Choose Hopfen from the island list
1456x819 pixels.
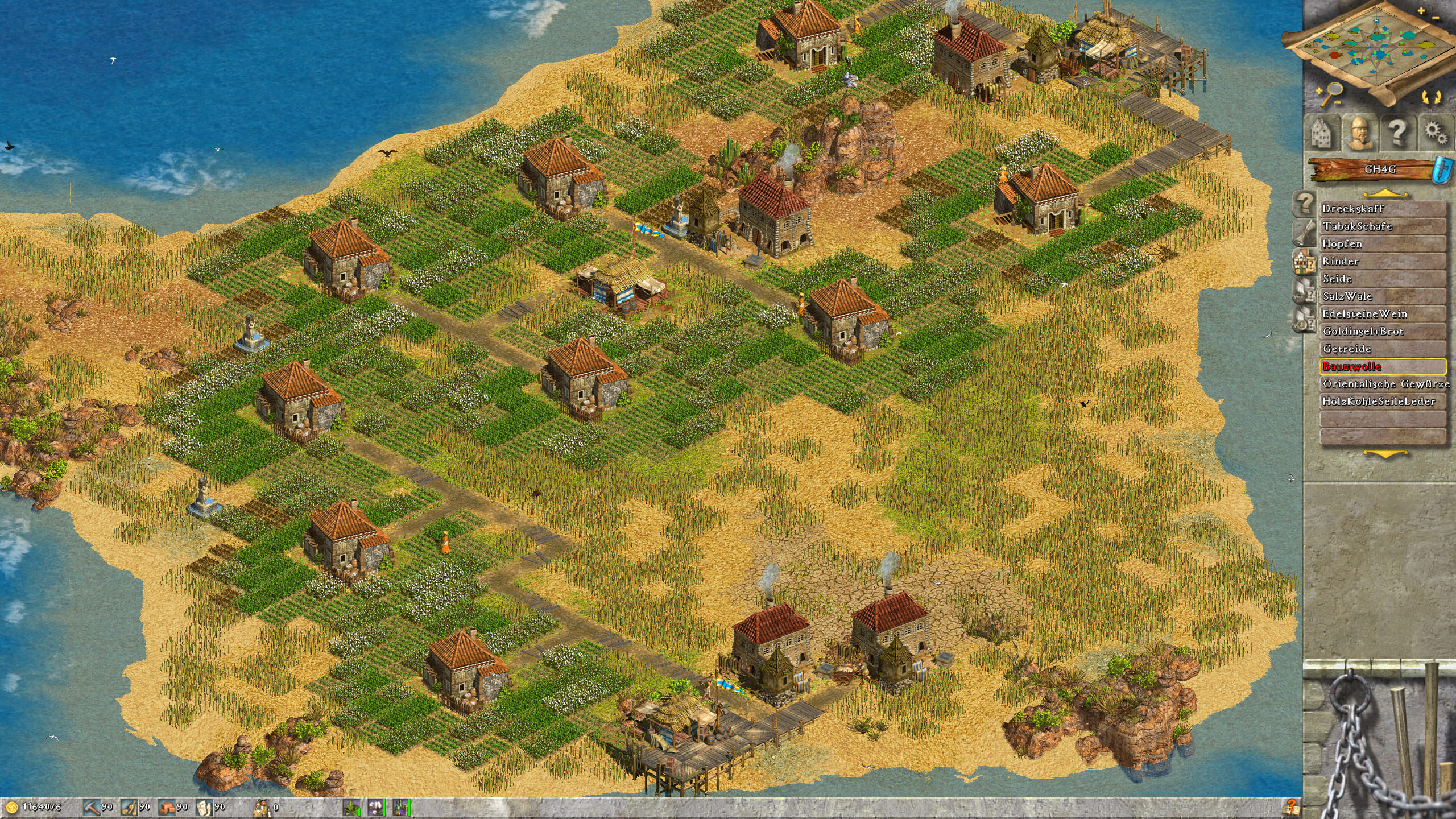click(1382, 244)
